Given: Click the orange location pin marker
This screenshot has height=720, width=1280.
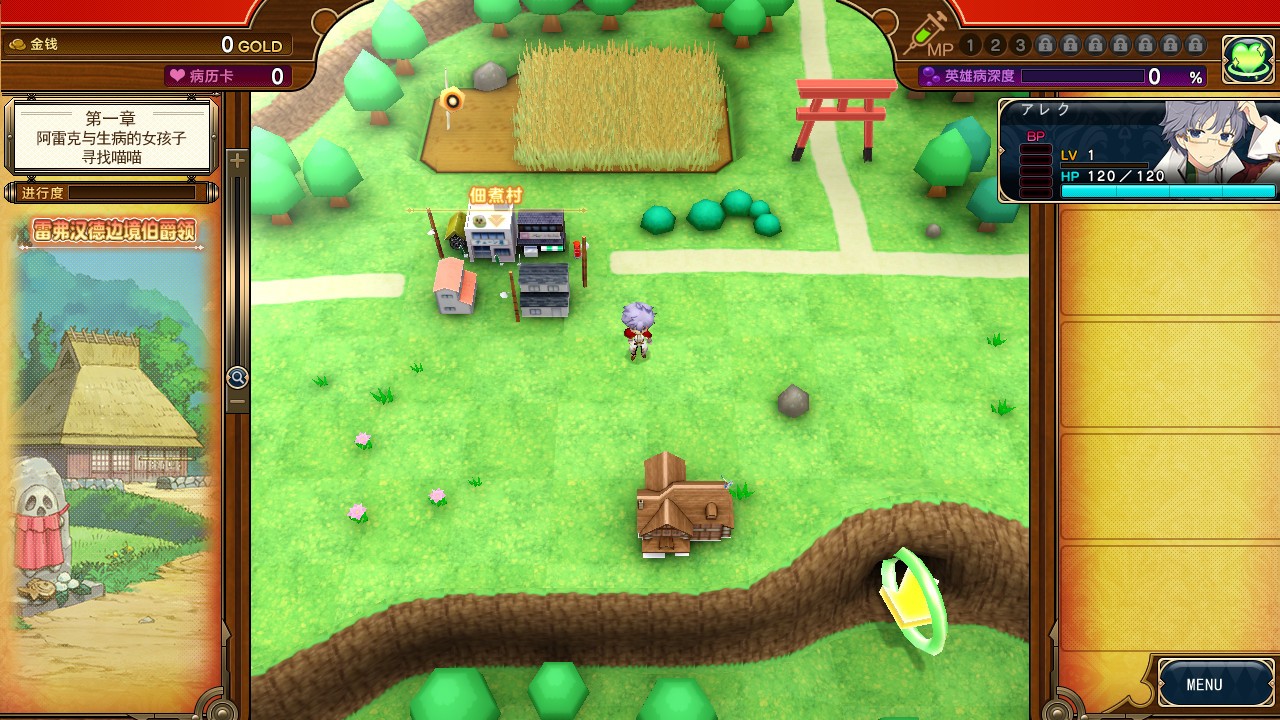Looking at the screenshot, I should 452,99.
